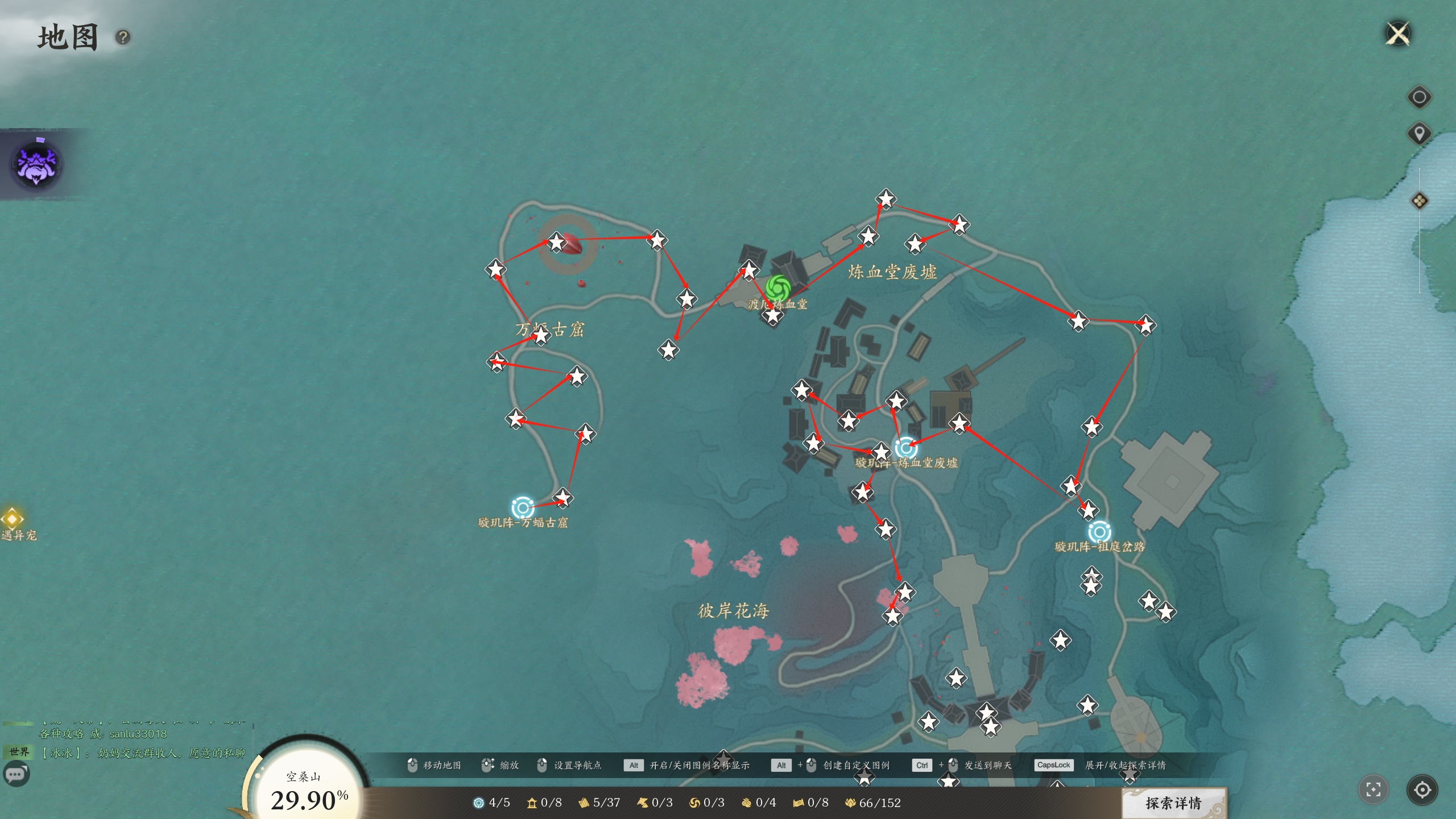Open the map help question mark
Viewport: 1456px width, 819px height.
[123, 38]
